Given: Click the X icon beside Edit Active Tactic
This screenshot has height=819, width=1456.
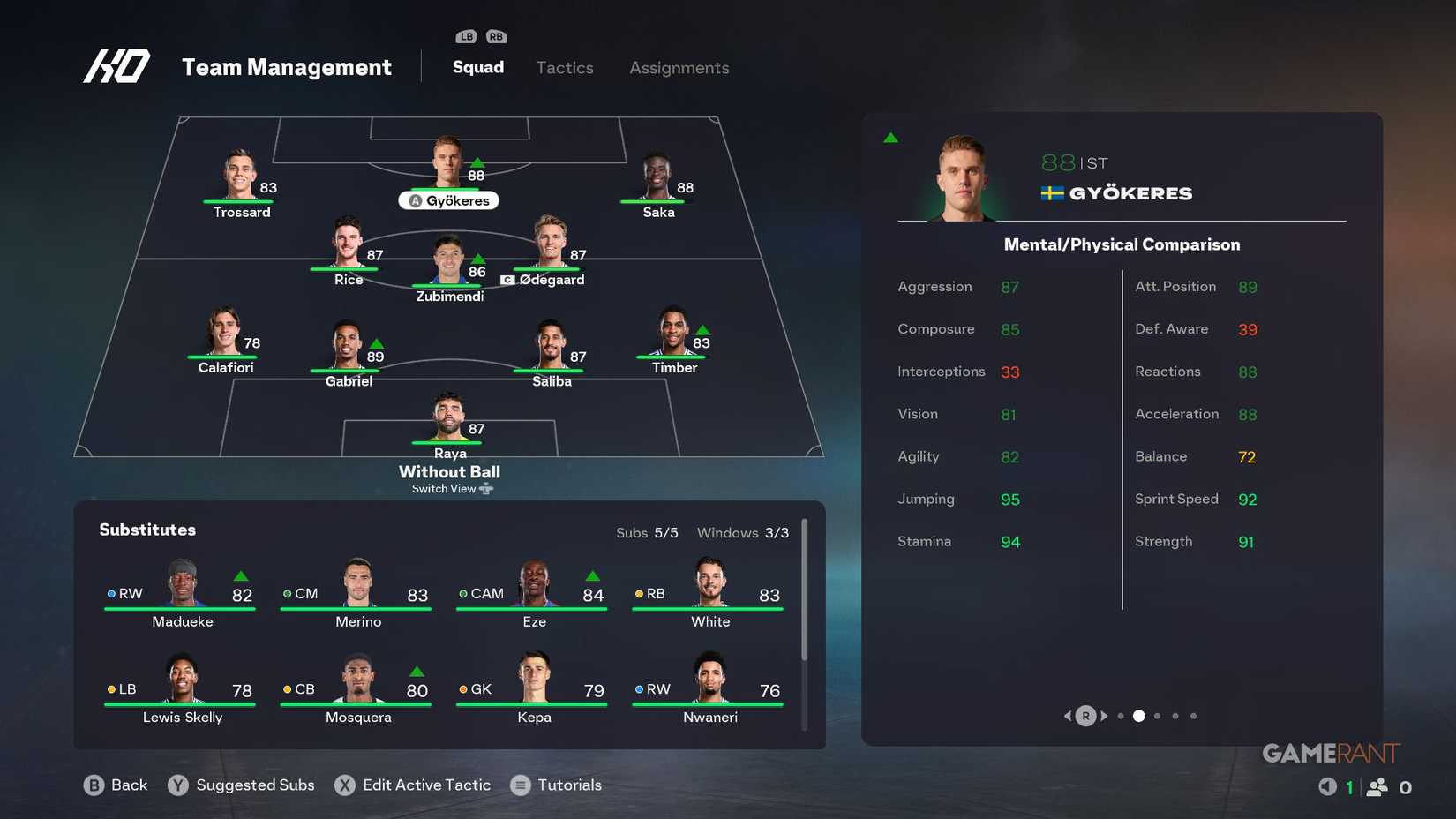Looking at the screenshot, I should (x=345, y=785).
